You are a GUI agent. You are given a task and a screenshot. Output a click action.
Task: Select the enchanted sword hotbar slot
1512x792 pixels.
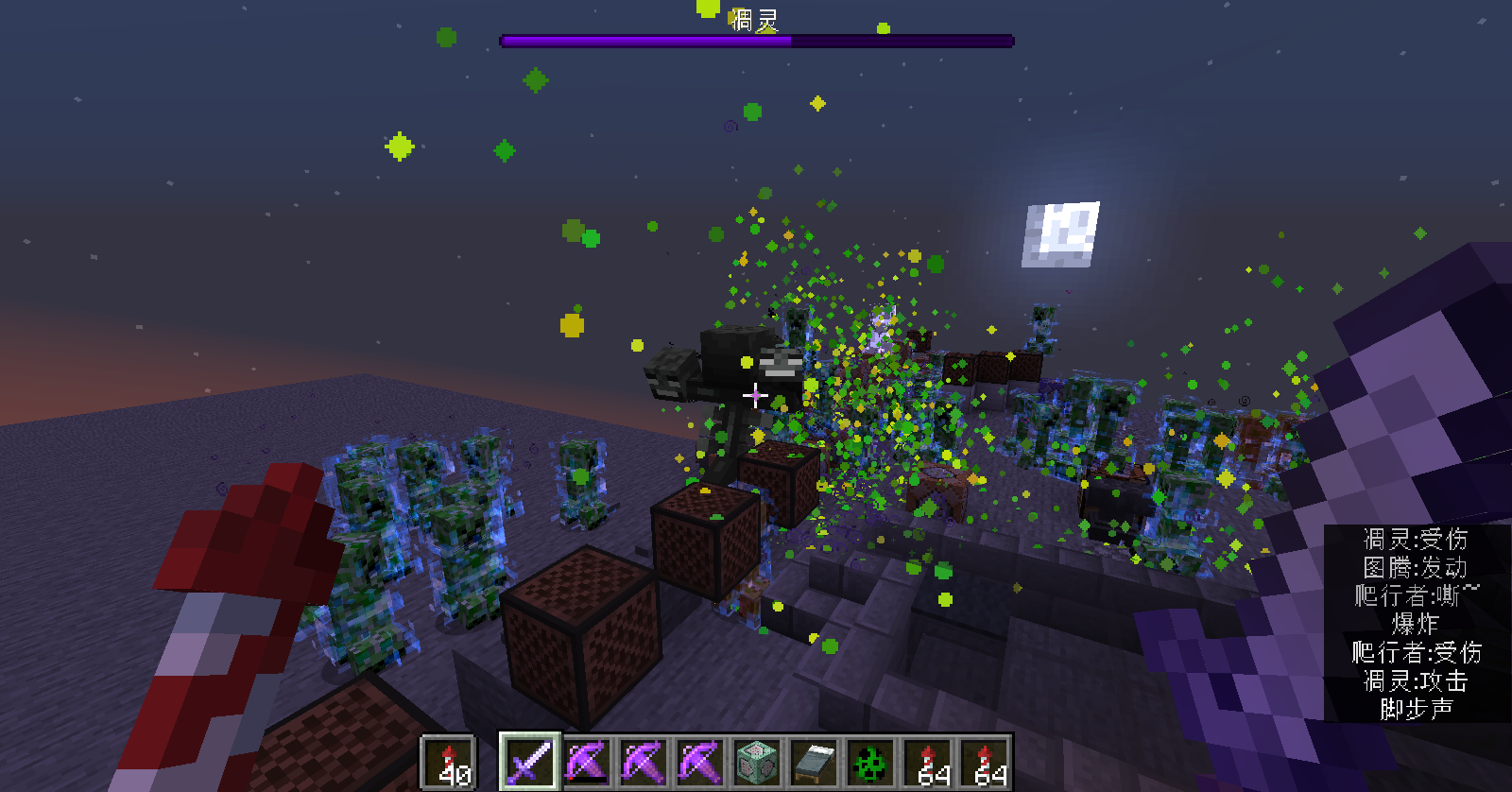click(x=529, y=761)
